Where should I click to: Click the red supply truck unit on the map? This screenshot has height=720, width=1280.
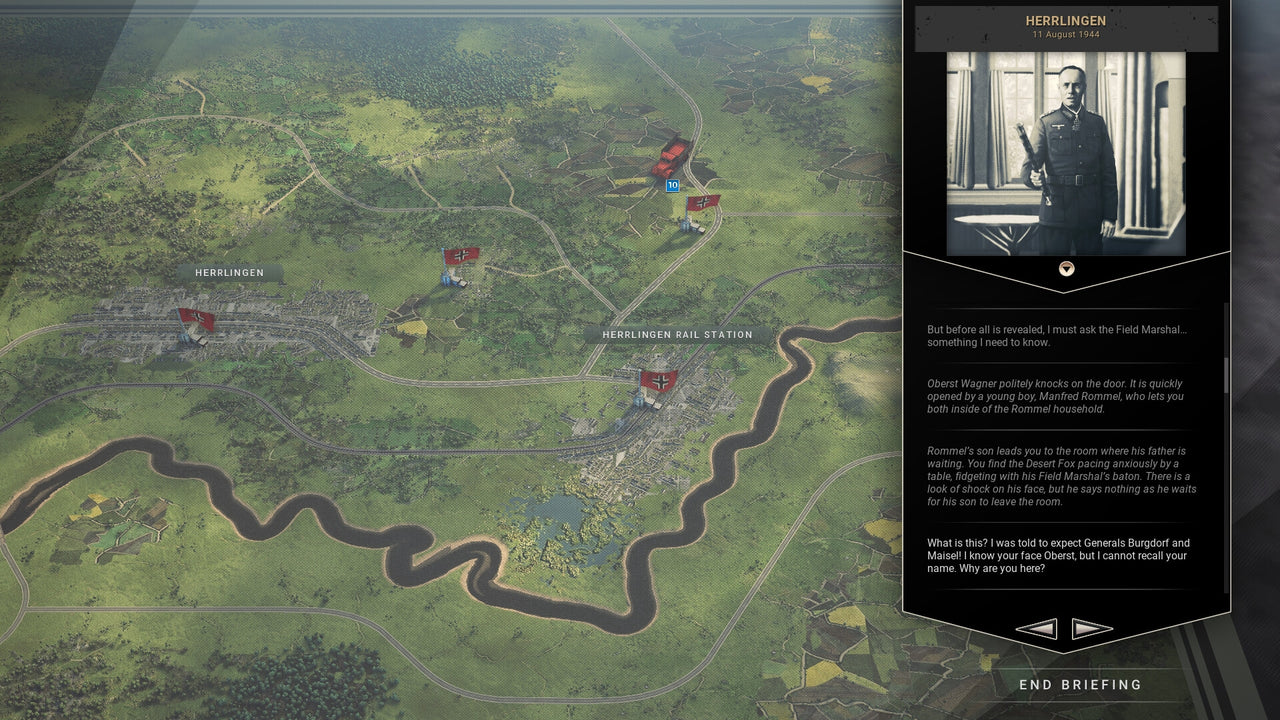click(x=670, y=157)
